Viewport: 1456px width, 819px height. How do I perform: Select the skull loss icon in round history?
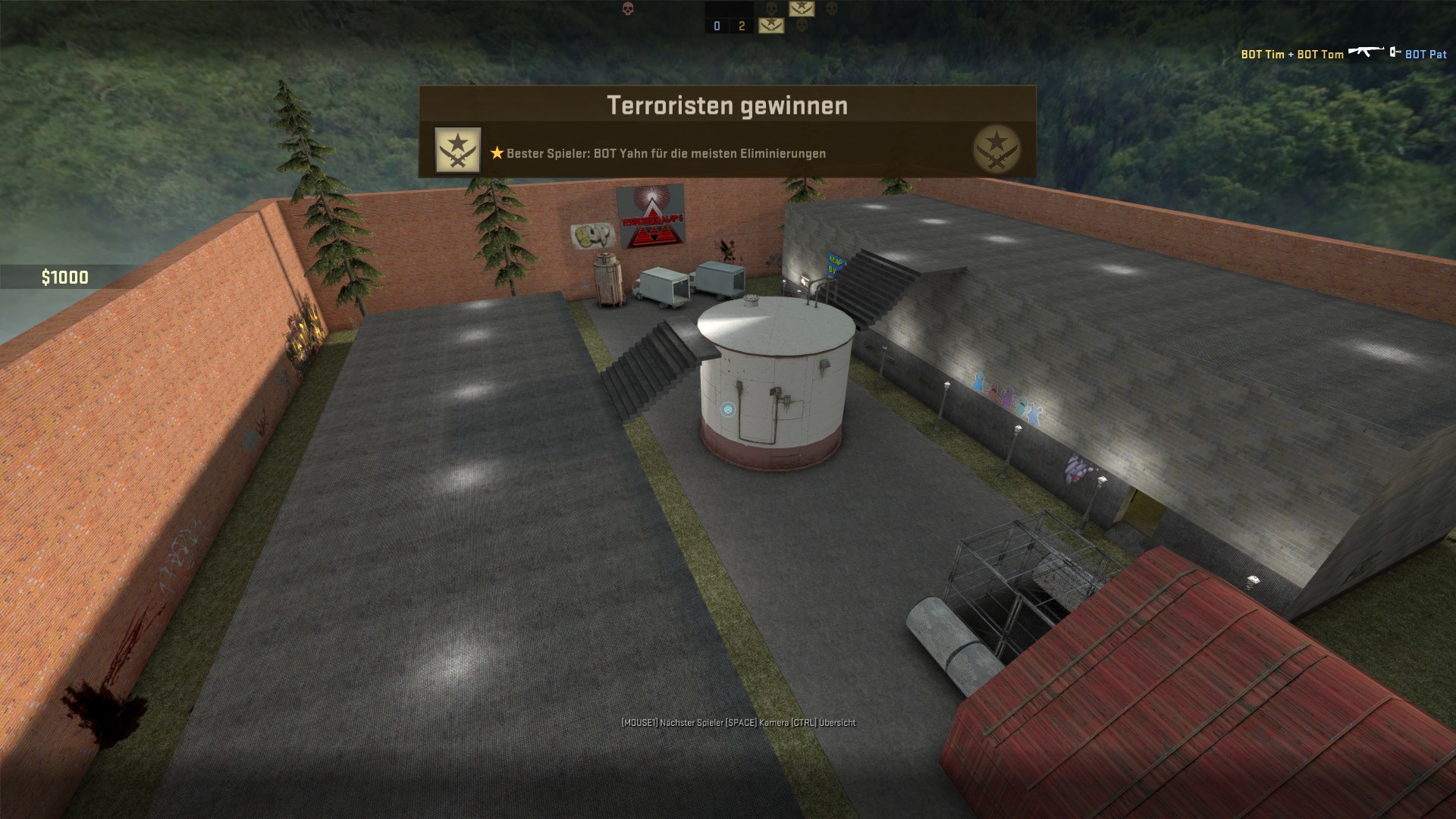click(x=771, y=8)
